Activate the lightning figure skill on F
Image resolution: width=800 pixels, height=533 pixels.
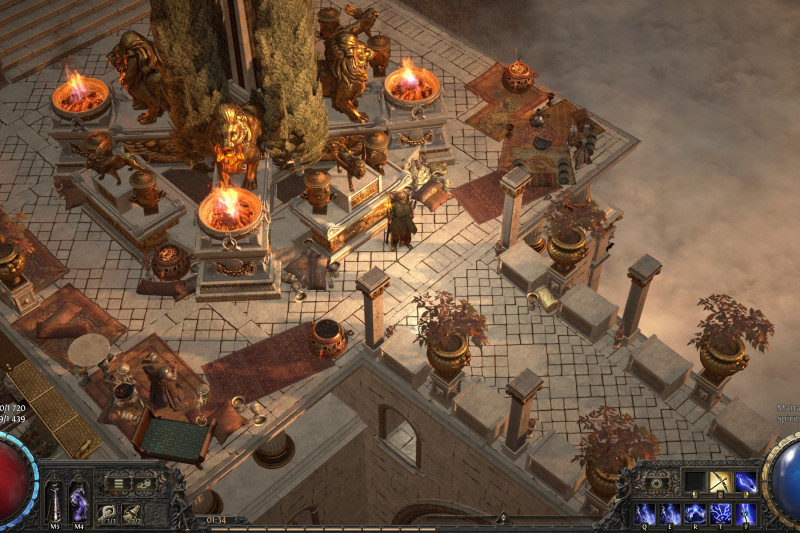point(746,513)
